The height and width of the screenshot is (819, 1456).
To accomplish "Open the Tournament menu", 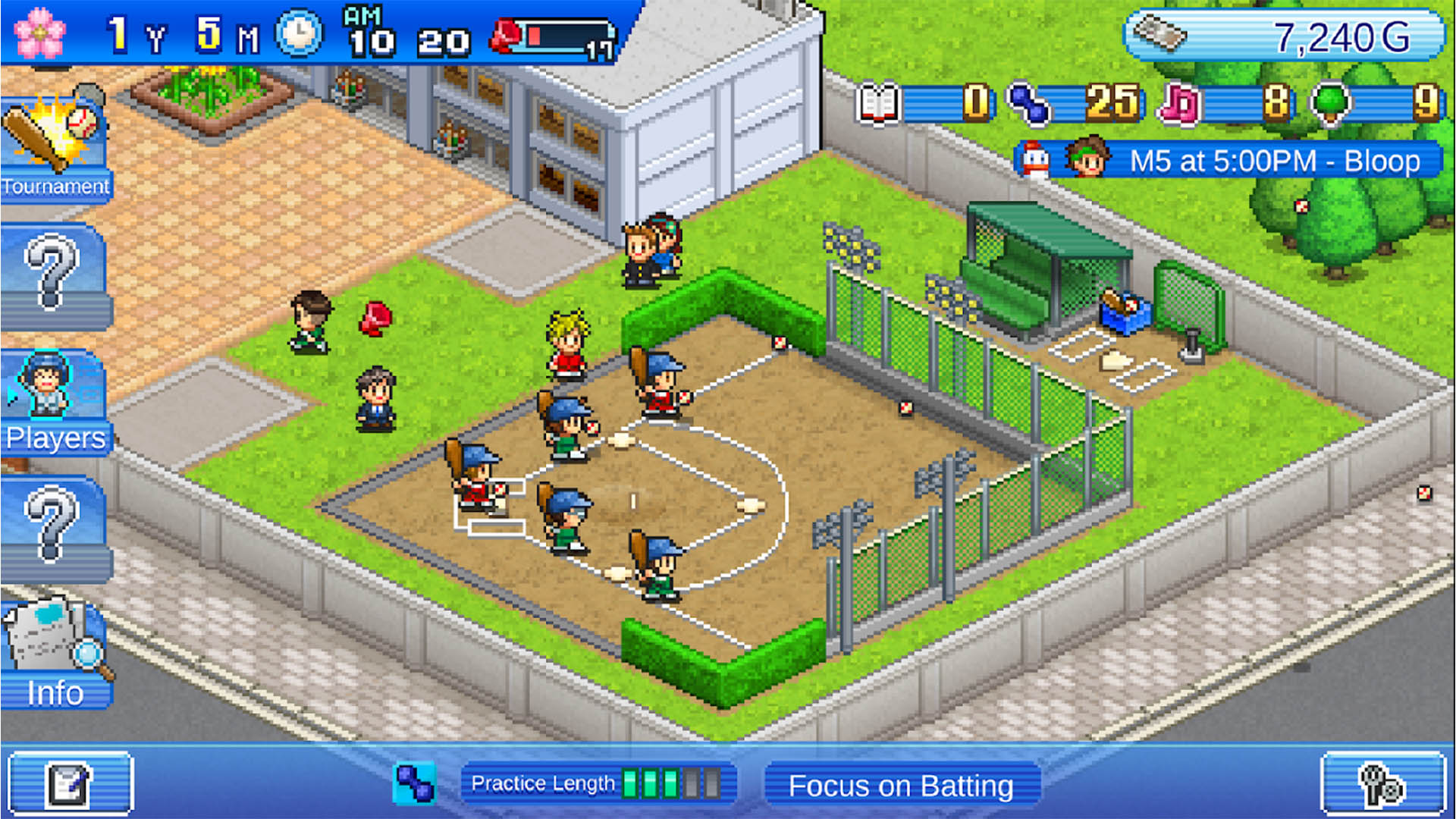I will [55, 149].
